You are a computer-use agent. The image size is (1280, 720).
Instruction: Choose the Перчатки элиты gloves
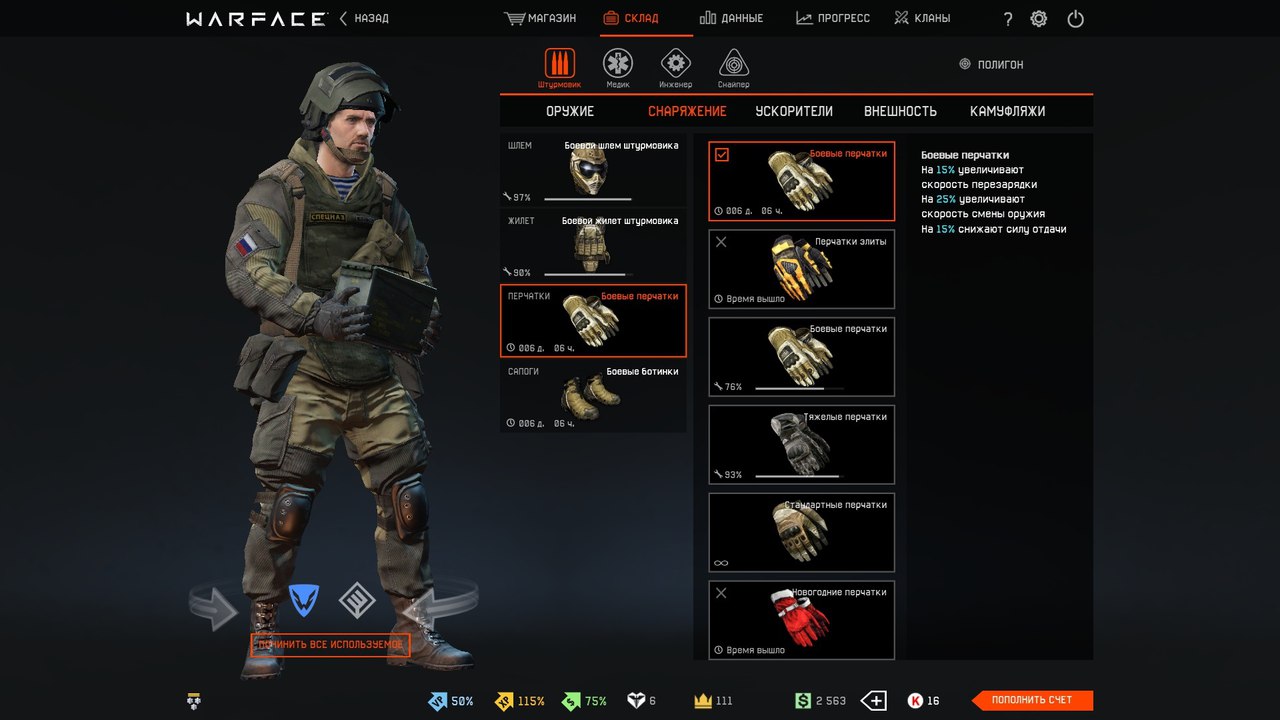[x=801, y=269]
